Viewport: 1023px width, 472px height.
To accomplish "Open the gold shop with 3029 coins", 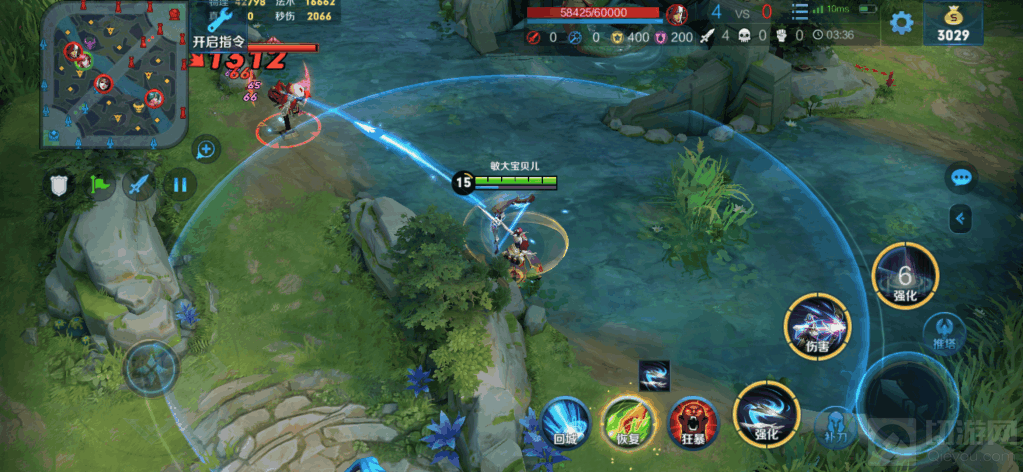I will tap(952, 23).
